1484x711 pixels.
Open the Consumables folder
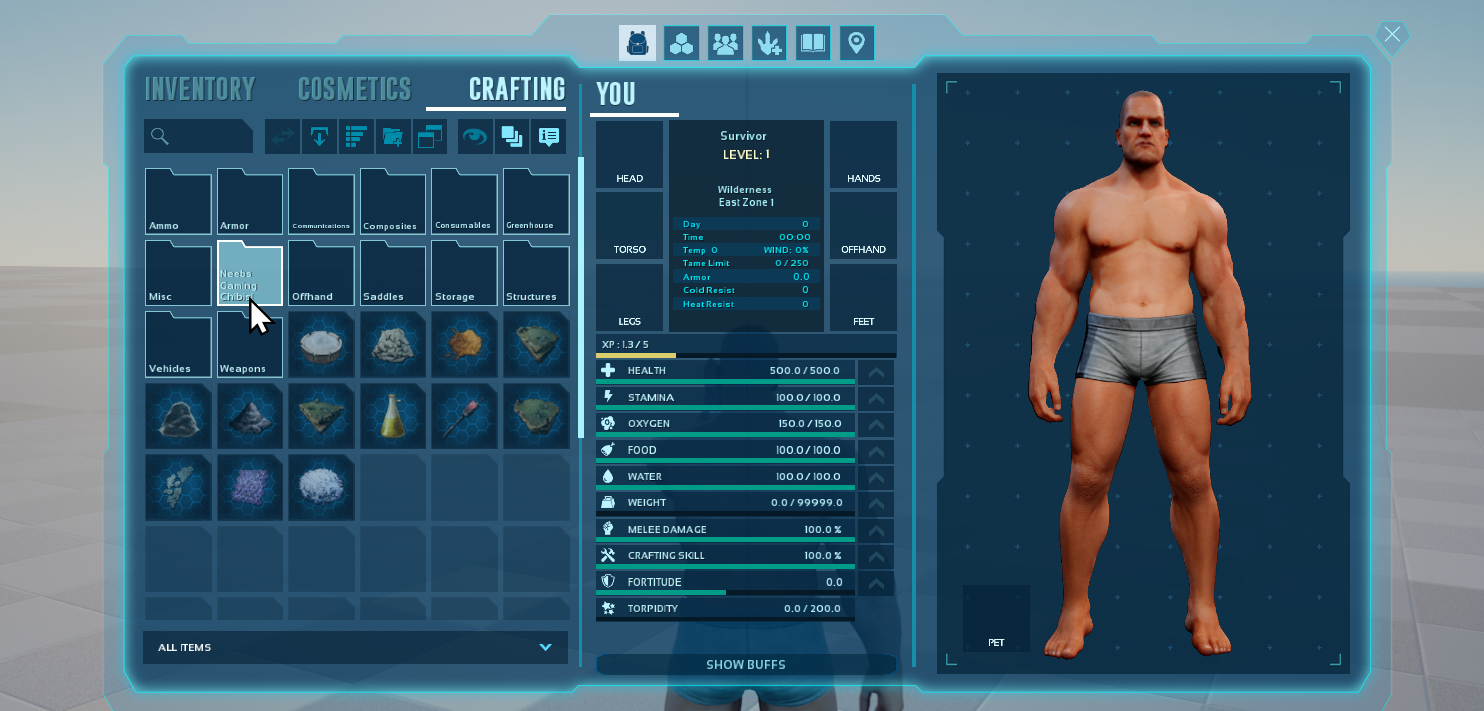464,202
